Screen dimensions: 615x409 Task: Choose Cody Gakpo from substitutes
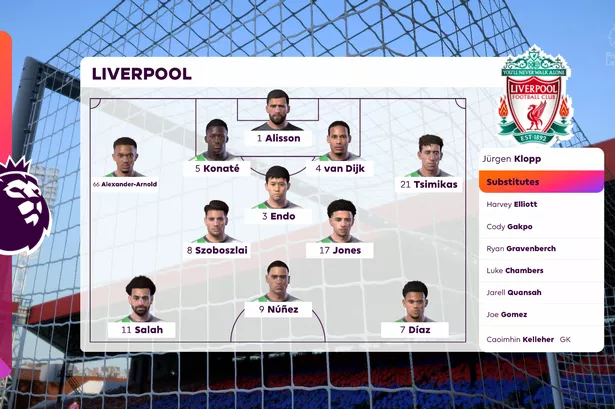click(510, 227)
